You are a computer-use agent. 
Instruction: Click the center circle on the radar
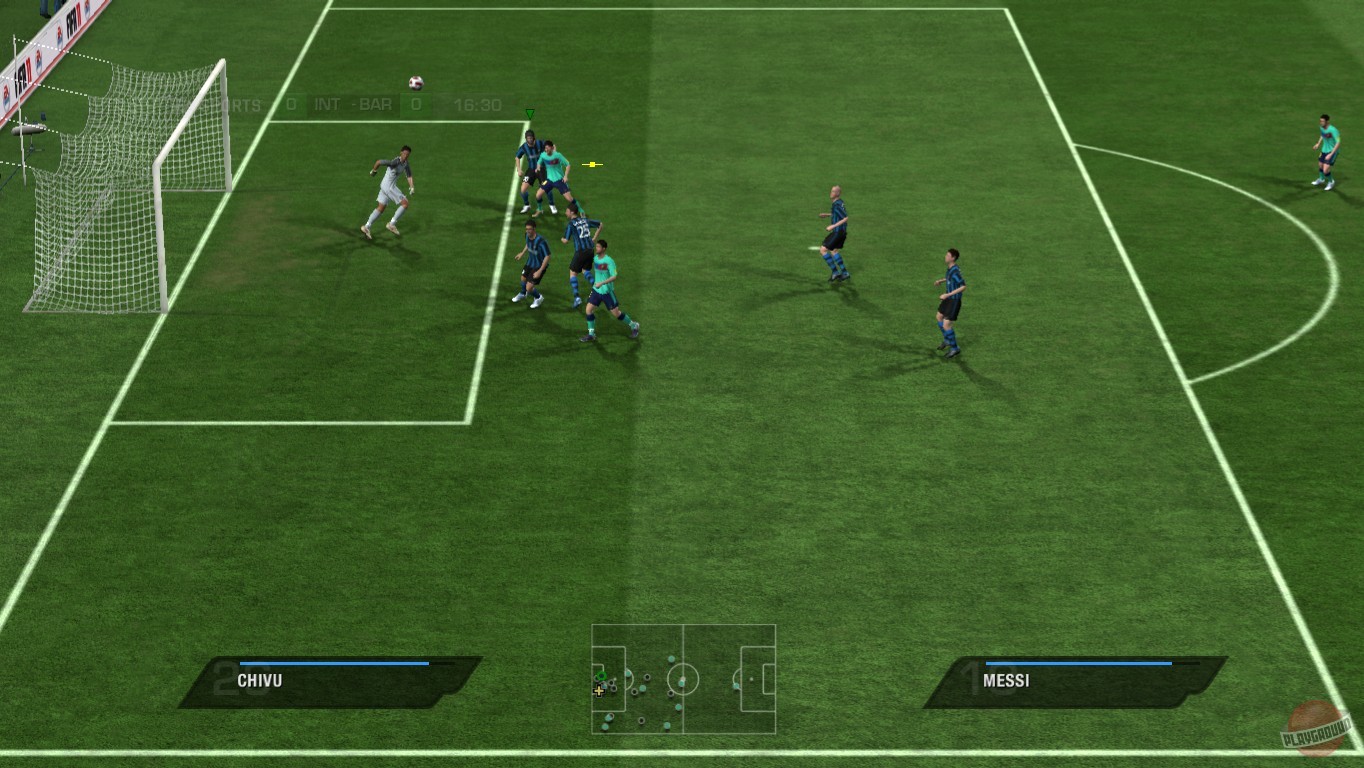pyautogui.click(x=683, y=679)
